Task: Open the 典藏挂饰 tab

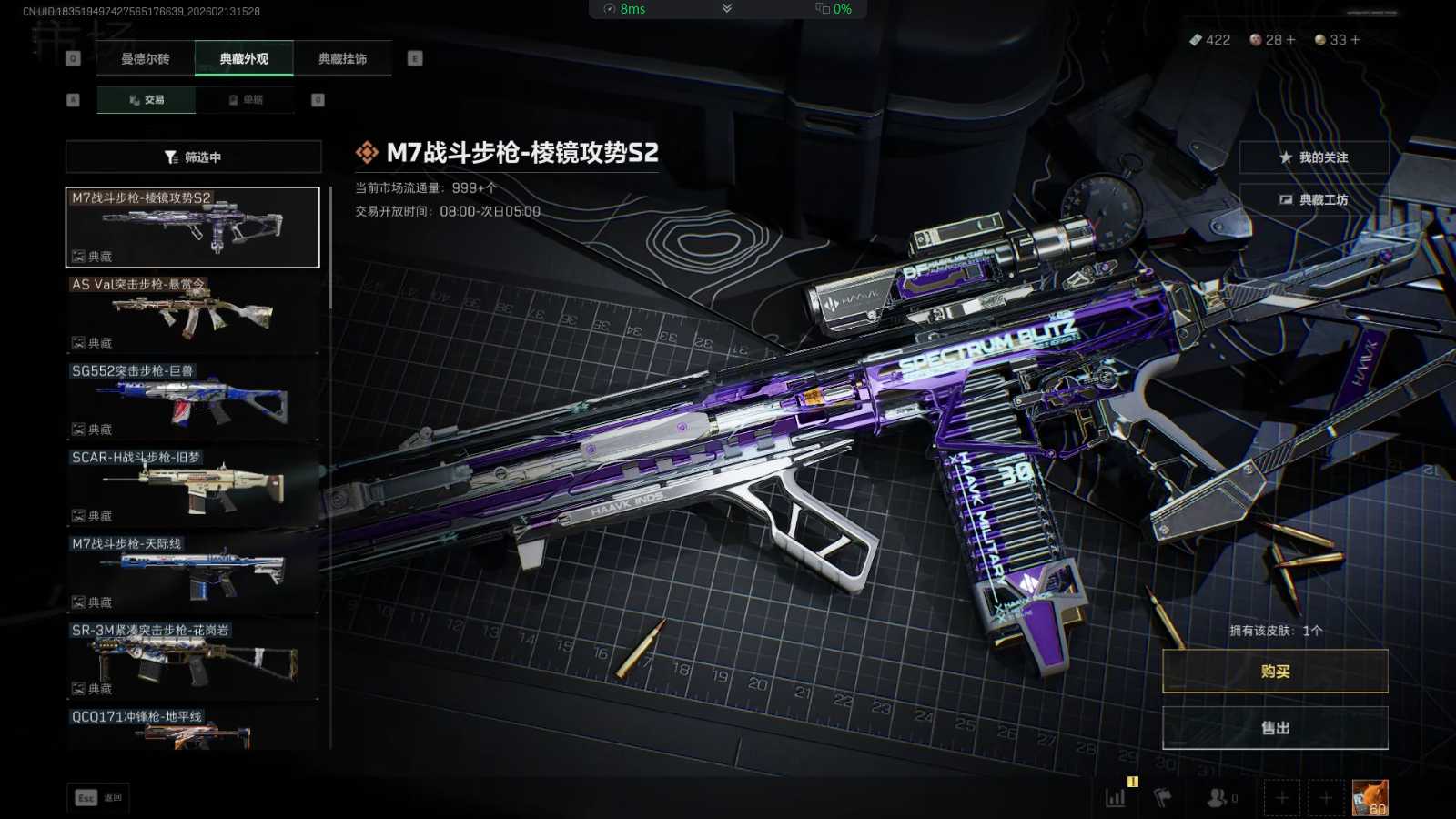Action: [342, 59]
